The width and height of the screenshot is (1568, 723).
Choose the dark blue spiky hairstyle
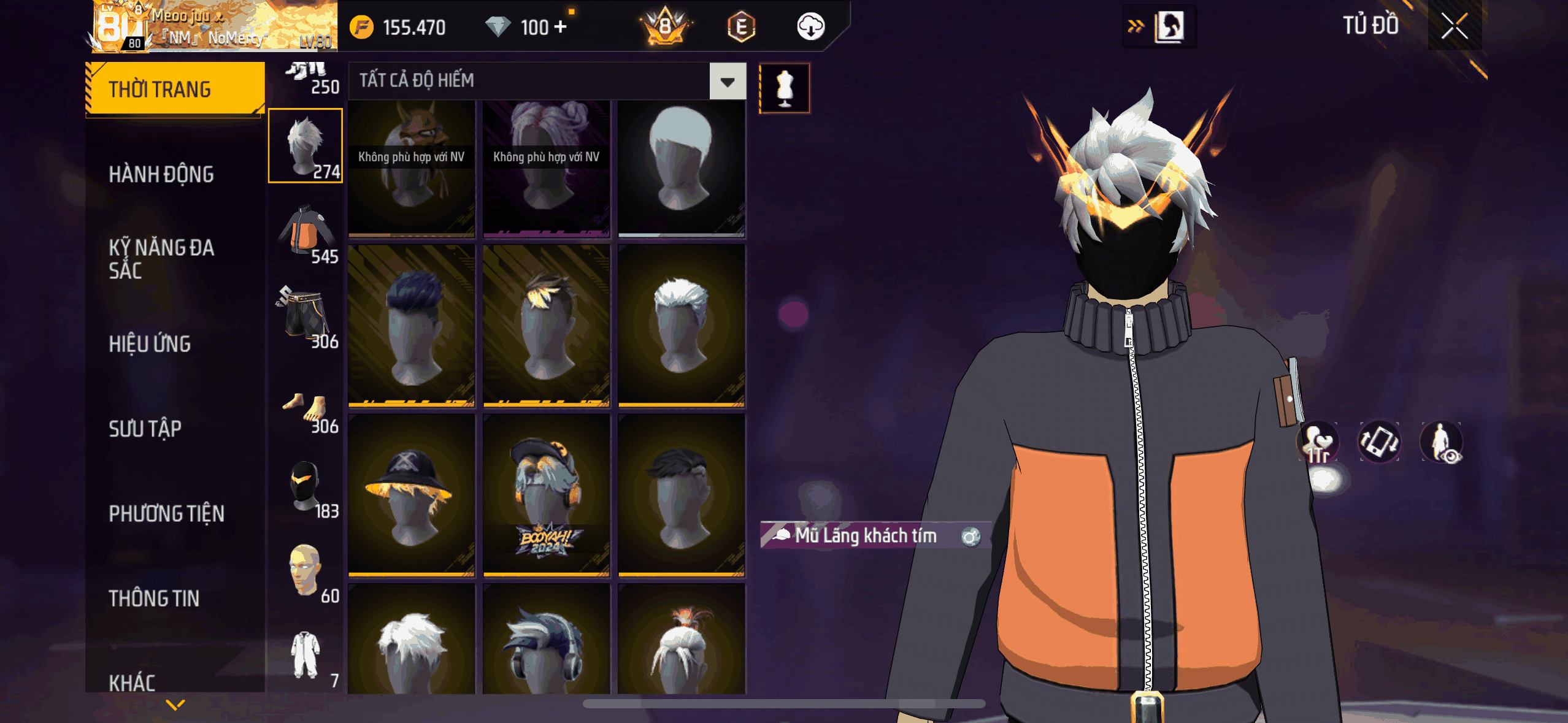pos(411,326)
